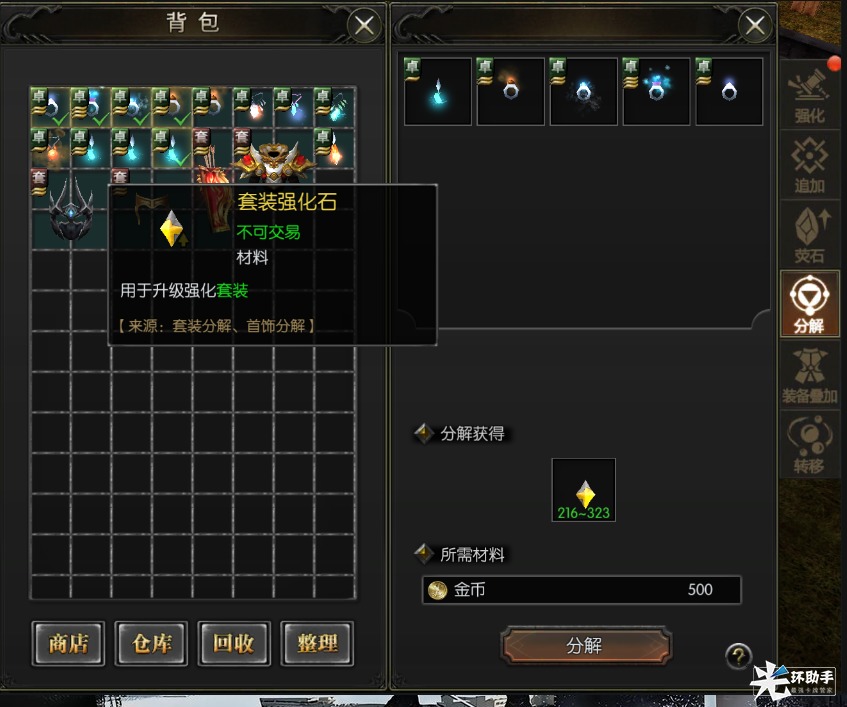847x707 pixels.
Task: Open the 仓库 warehouse
Action: pyautogui.click(x=151, y=643)
